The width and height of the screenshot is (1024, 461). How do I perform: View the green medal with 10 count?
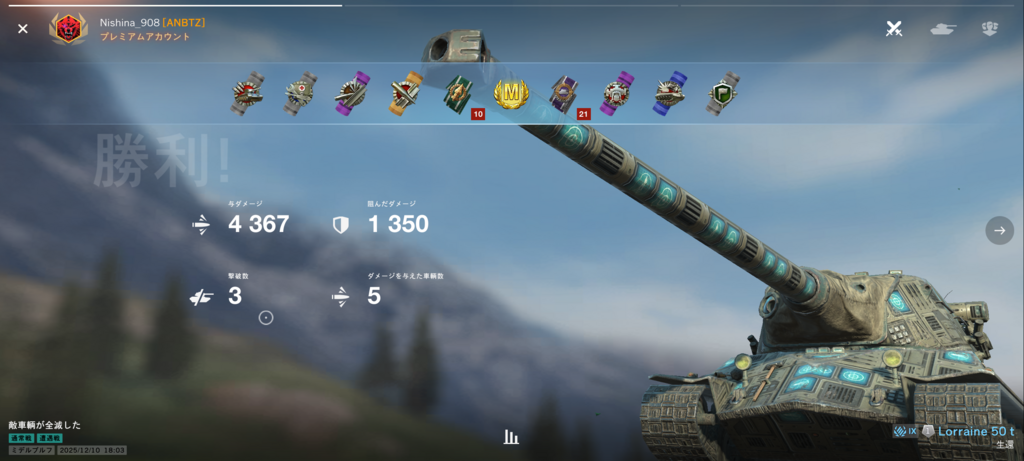click(459, 95)
